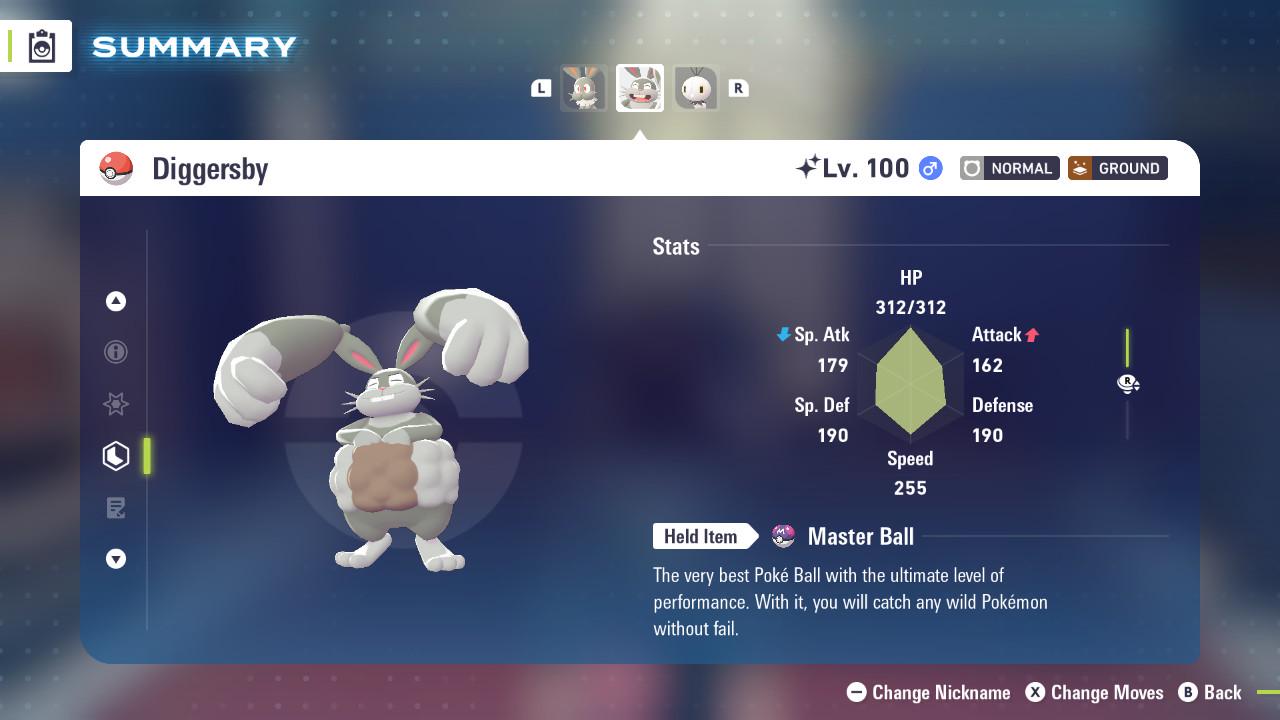The image size is (1280, 720).
Task: Click the Master Ball held item icon
Action: coord(781,536)
